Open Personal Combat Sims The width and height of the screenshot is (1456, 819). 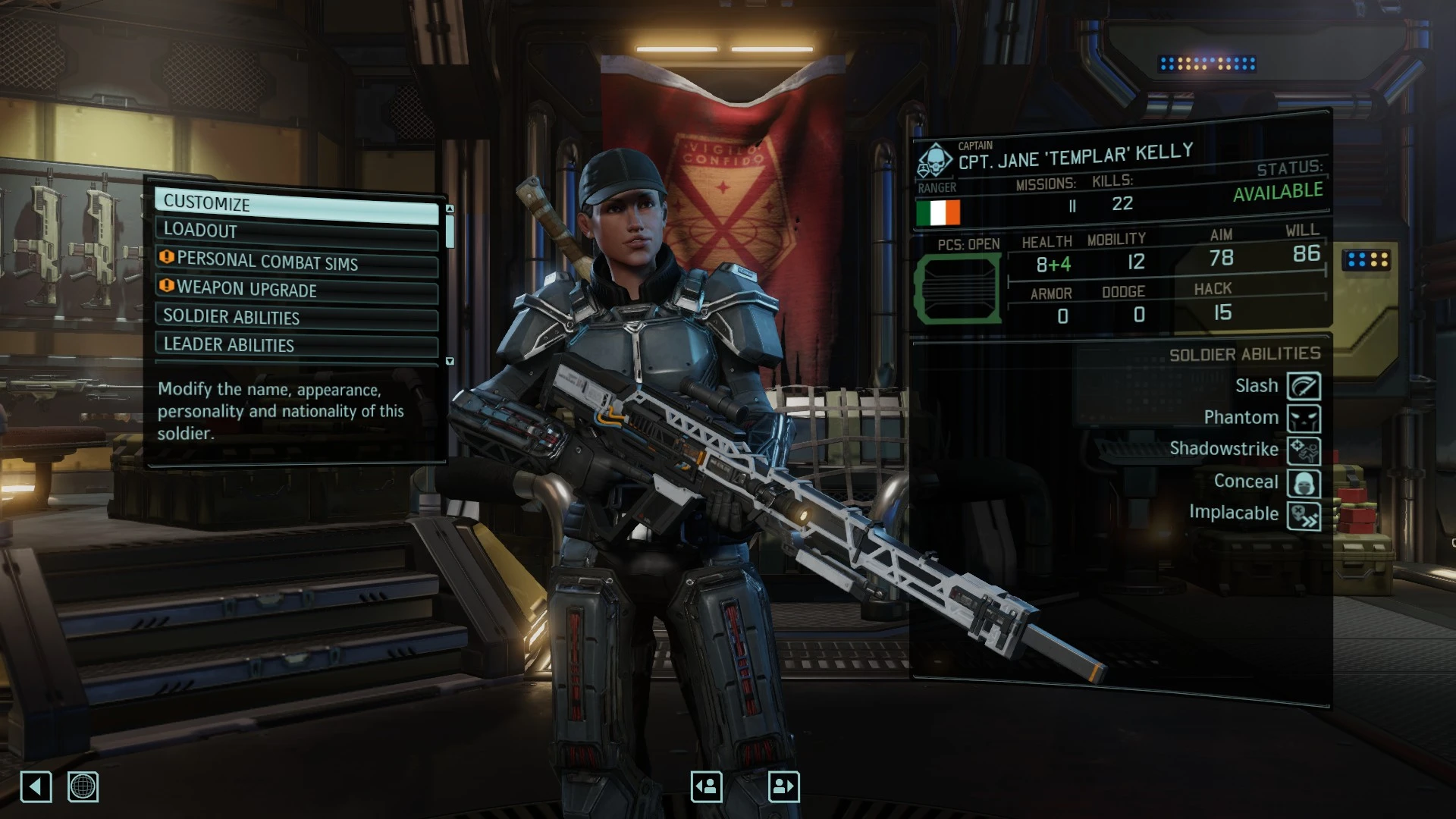(296, 261)
